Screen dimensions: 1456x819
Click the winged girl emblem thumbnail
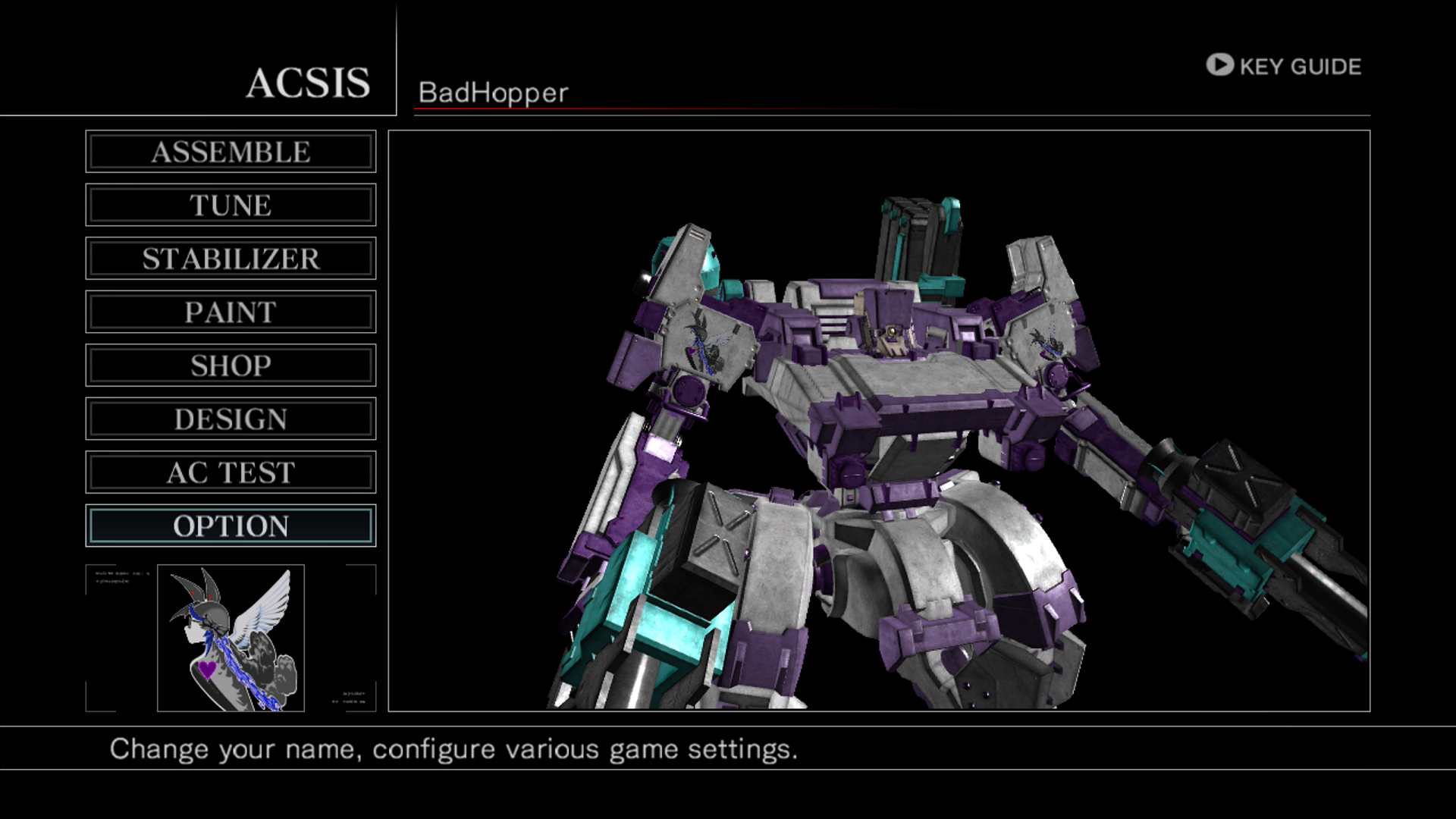click(231, 638)
